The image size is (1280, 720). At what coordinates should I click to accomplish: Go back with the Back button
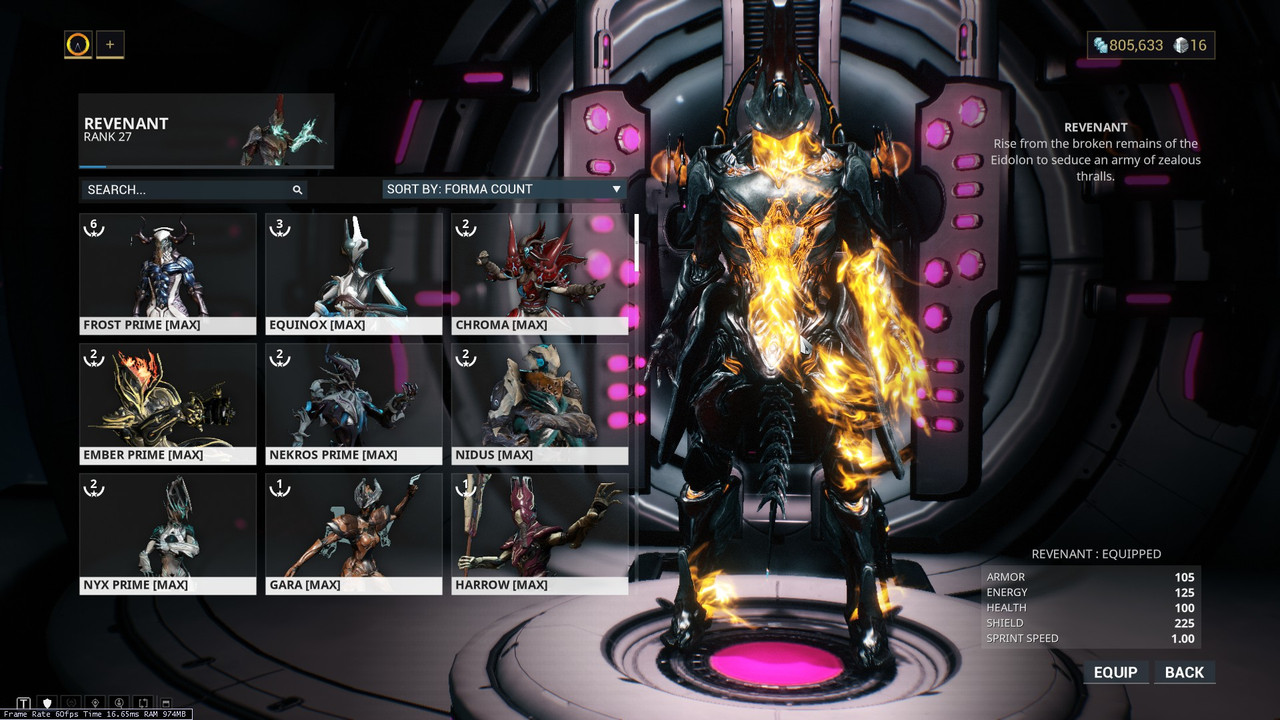coord(1184,672)
